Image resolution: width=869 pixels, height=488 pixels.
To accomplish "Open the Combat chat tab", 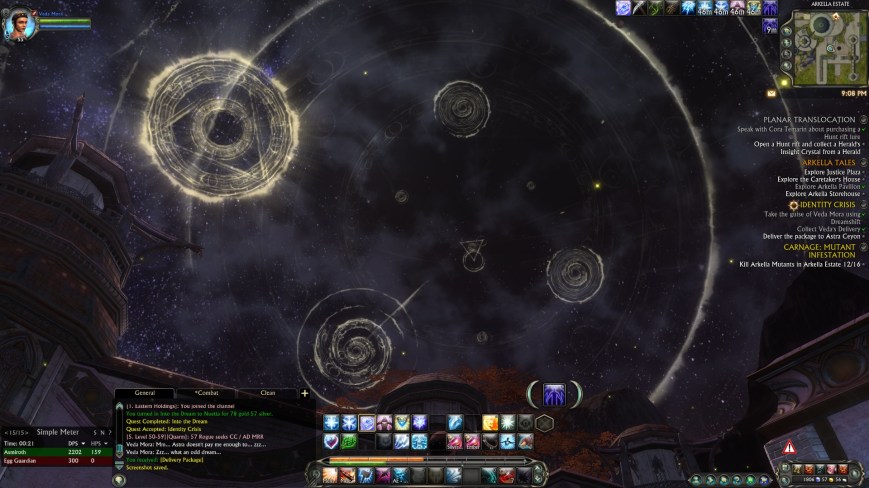I will tap(207, 394).
